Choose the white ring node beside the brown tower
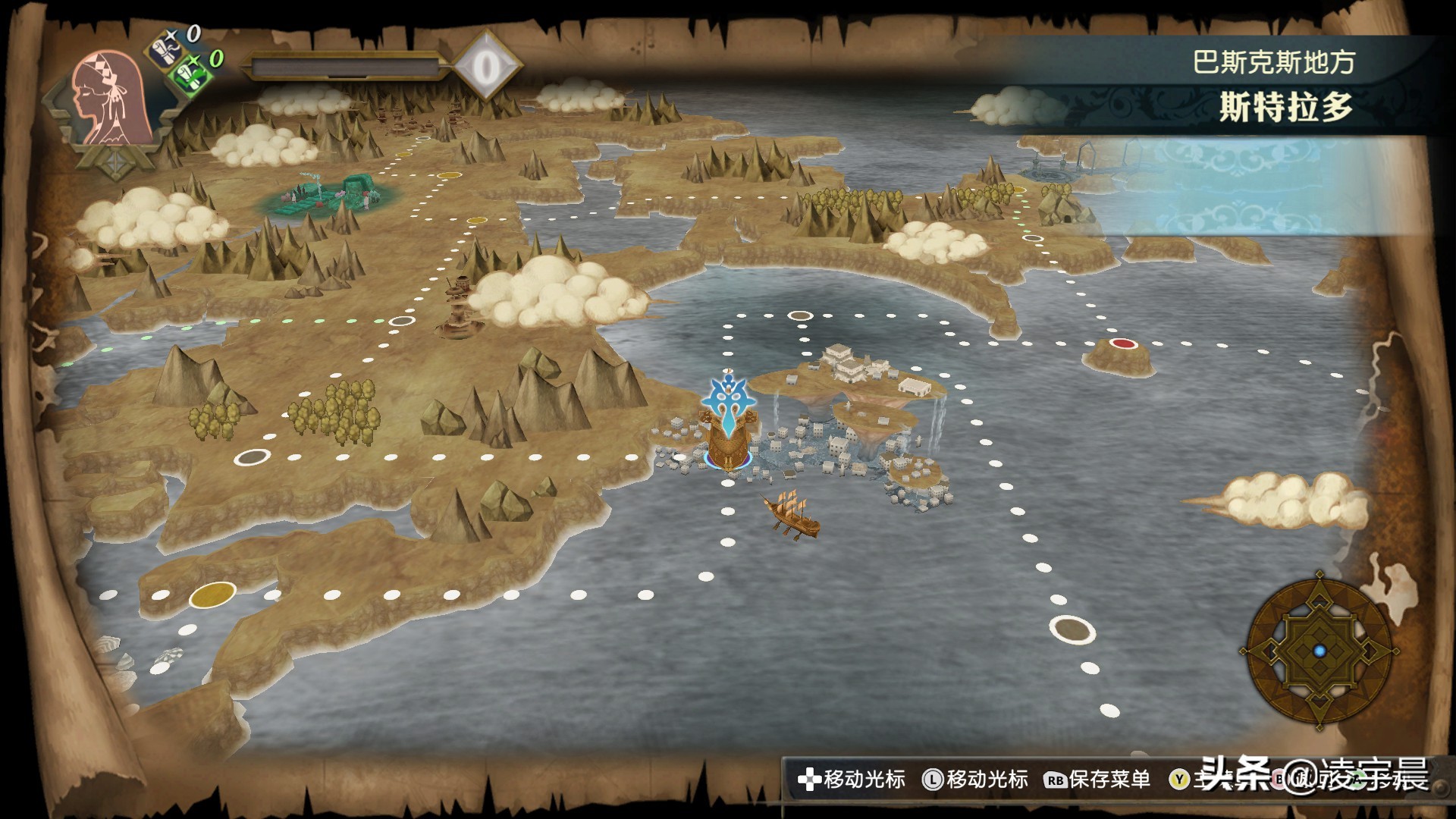1456x819 pixels. 401,321
